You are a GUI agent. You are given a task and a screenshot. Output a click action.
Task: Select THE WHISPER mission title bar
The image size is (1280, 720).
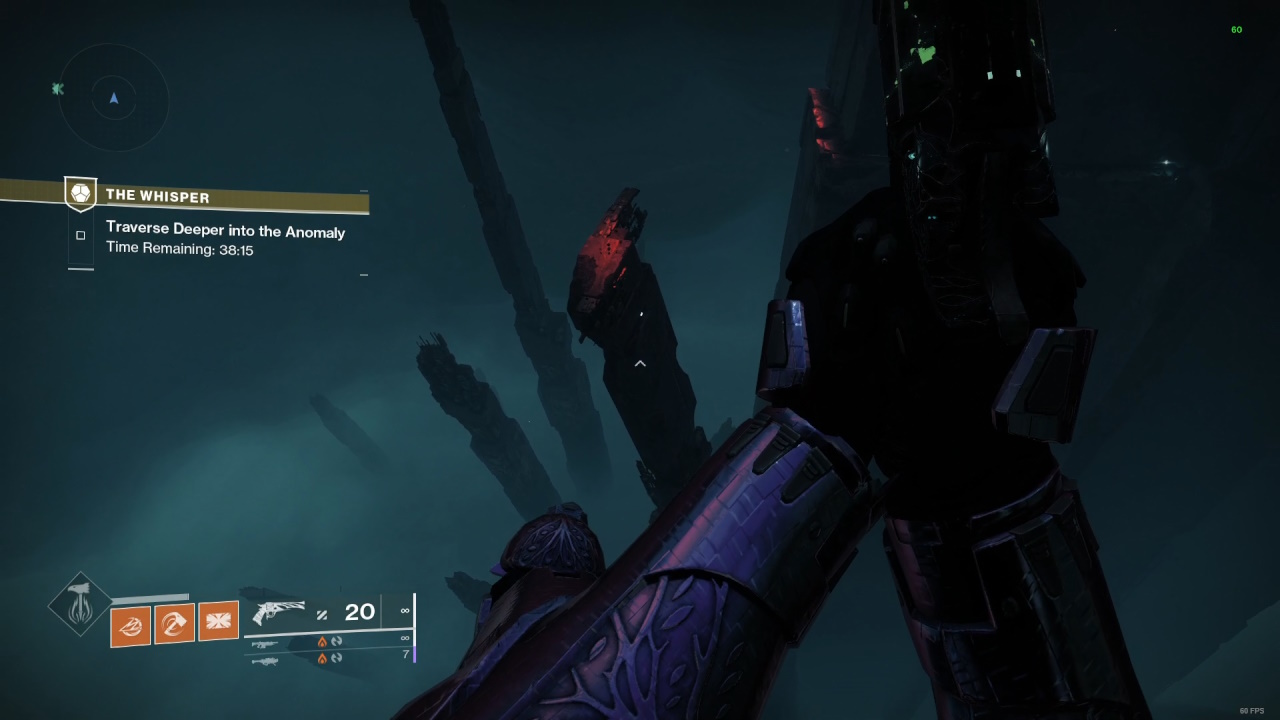pos(157,196)
